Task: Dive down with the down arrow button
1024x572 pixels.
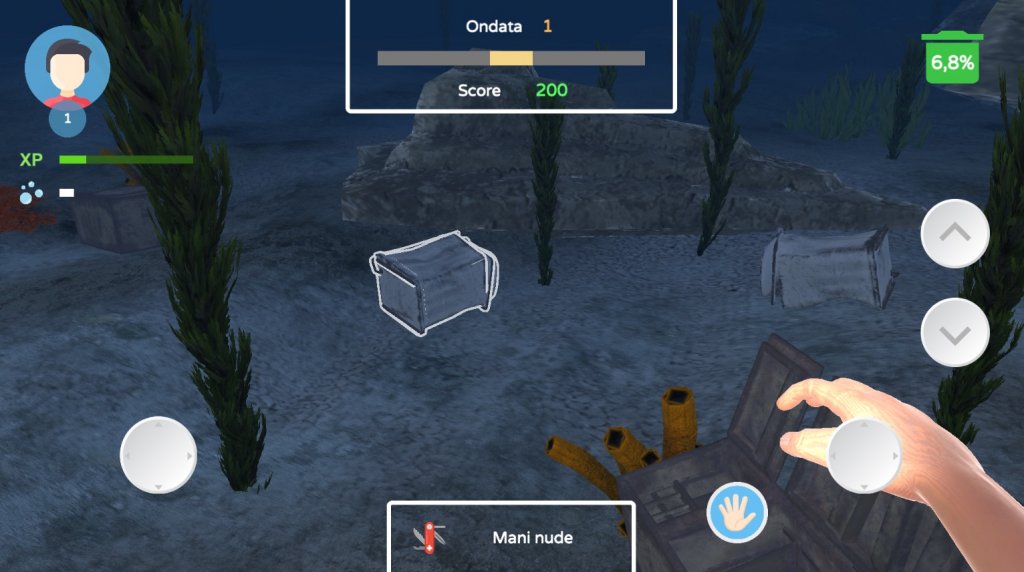Action: (955, 332)
